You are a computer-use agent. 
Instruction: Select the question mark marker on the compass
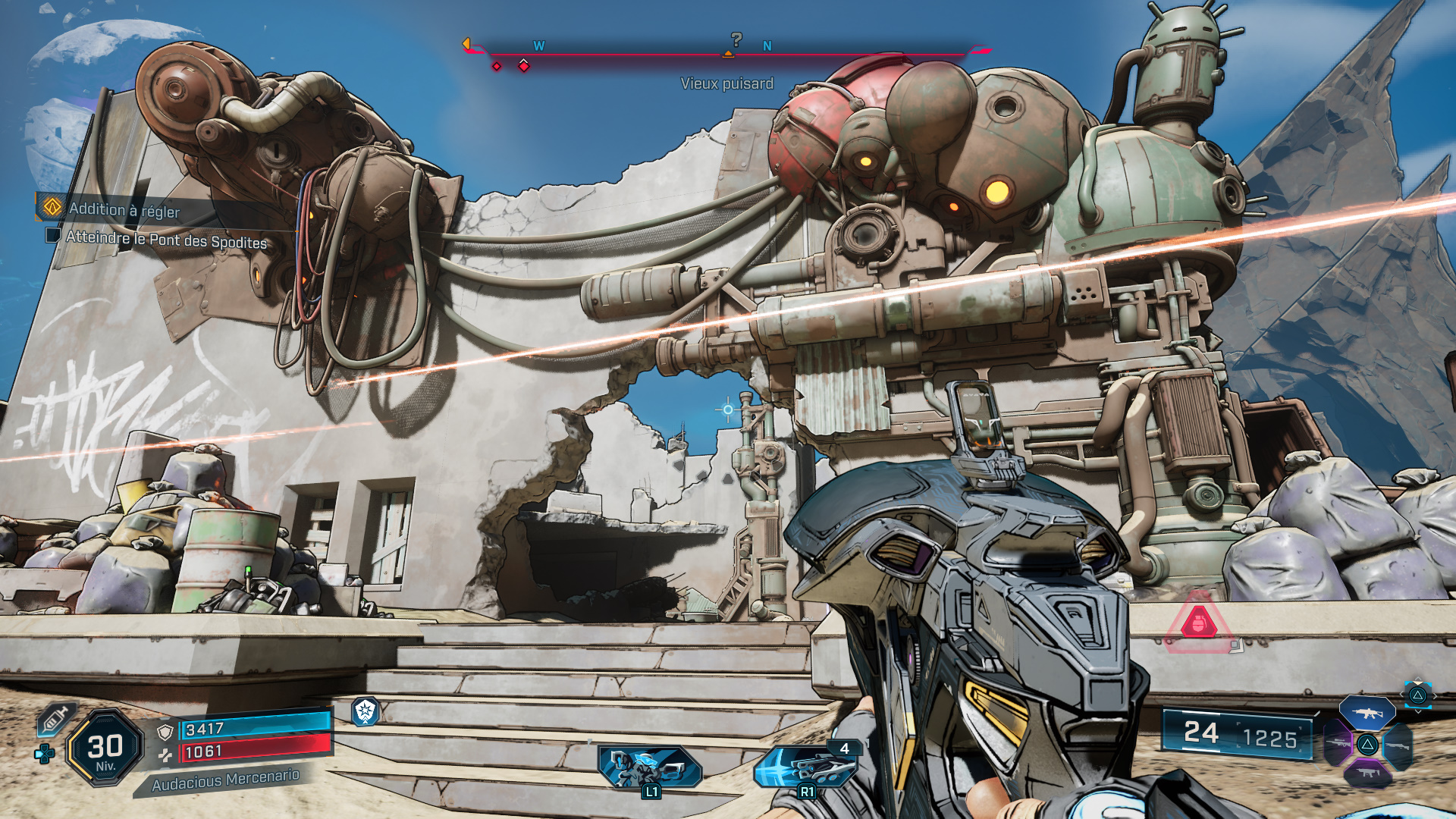(x=736, y=39)
